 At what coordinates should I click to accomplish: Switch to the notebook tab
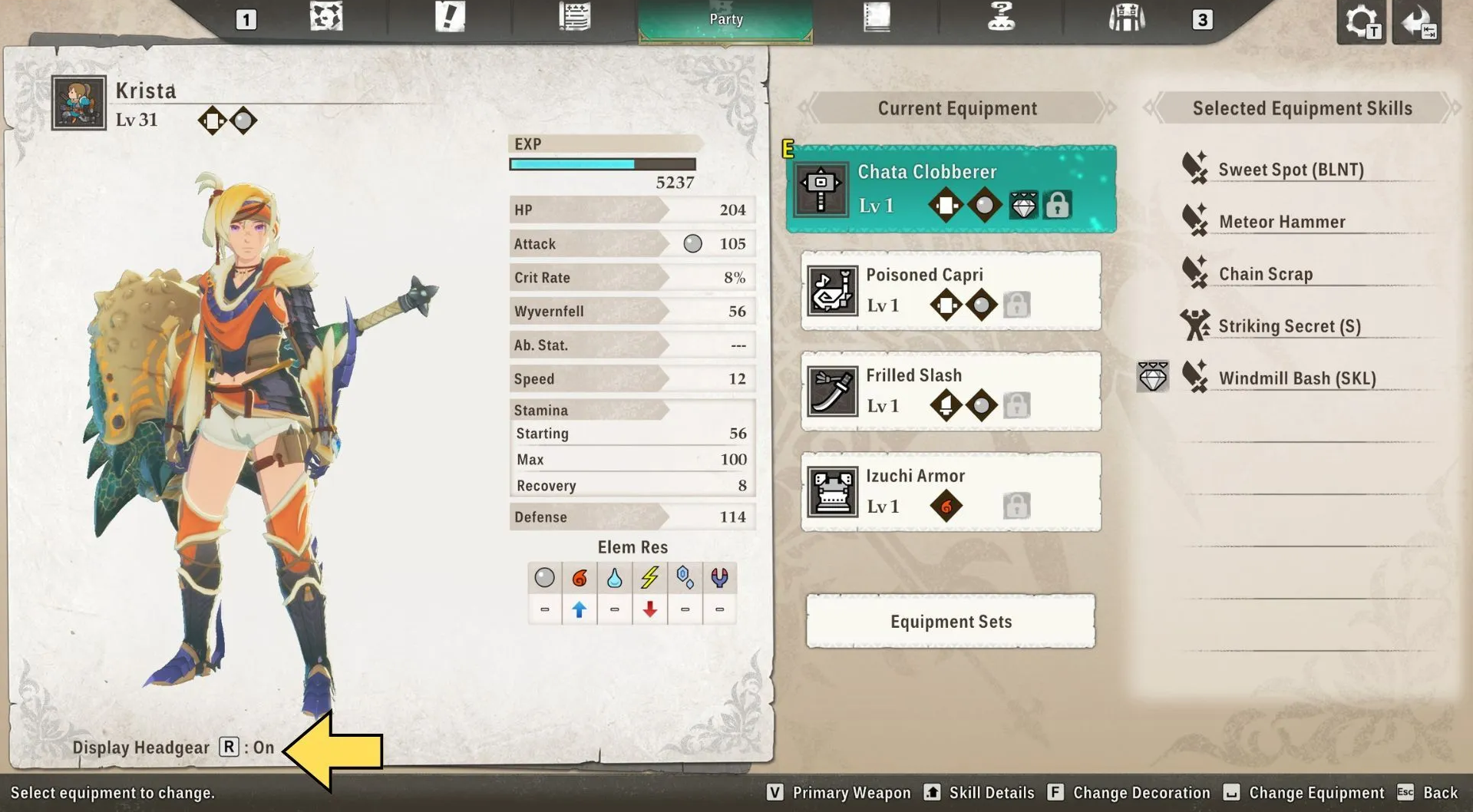(876, 18)
